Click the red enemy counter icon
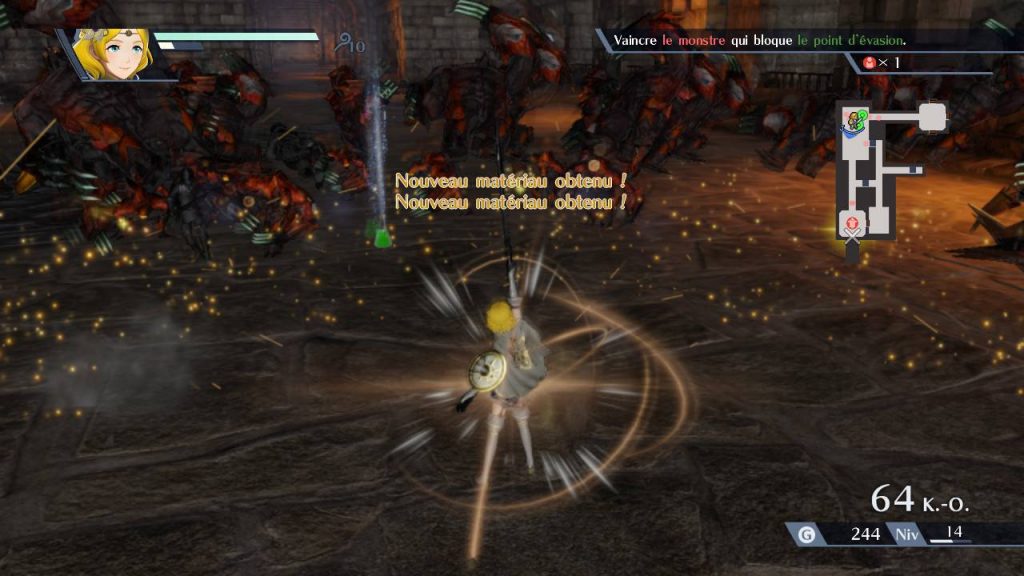 [872, 63]
